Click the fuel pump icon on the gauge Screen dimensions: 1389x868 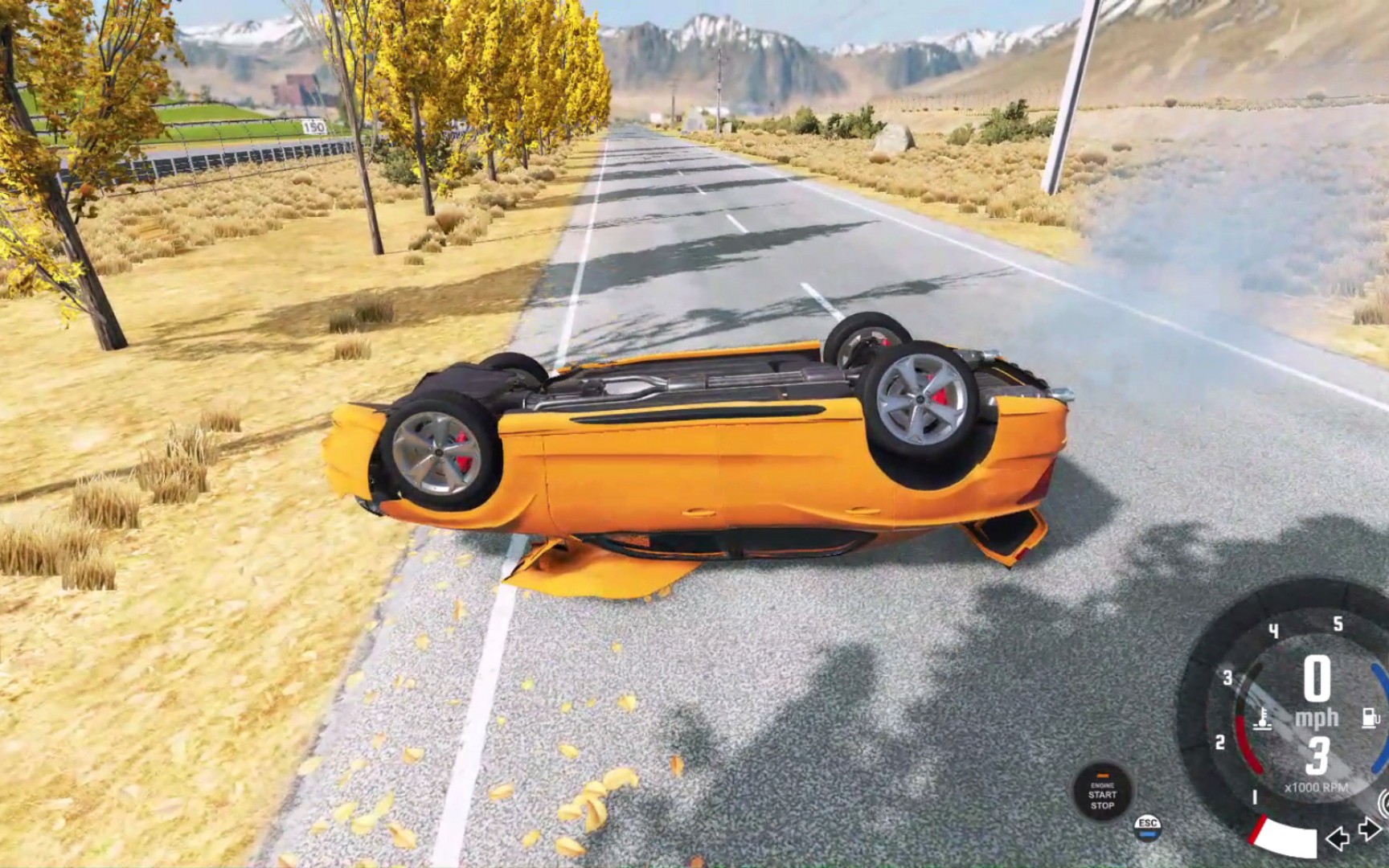click(x=1369, y=717)
